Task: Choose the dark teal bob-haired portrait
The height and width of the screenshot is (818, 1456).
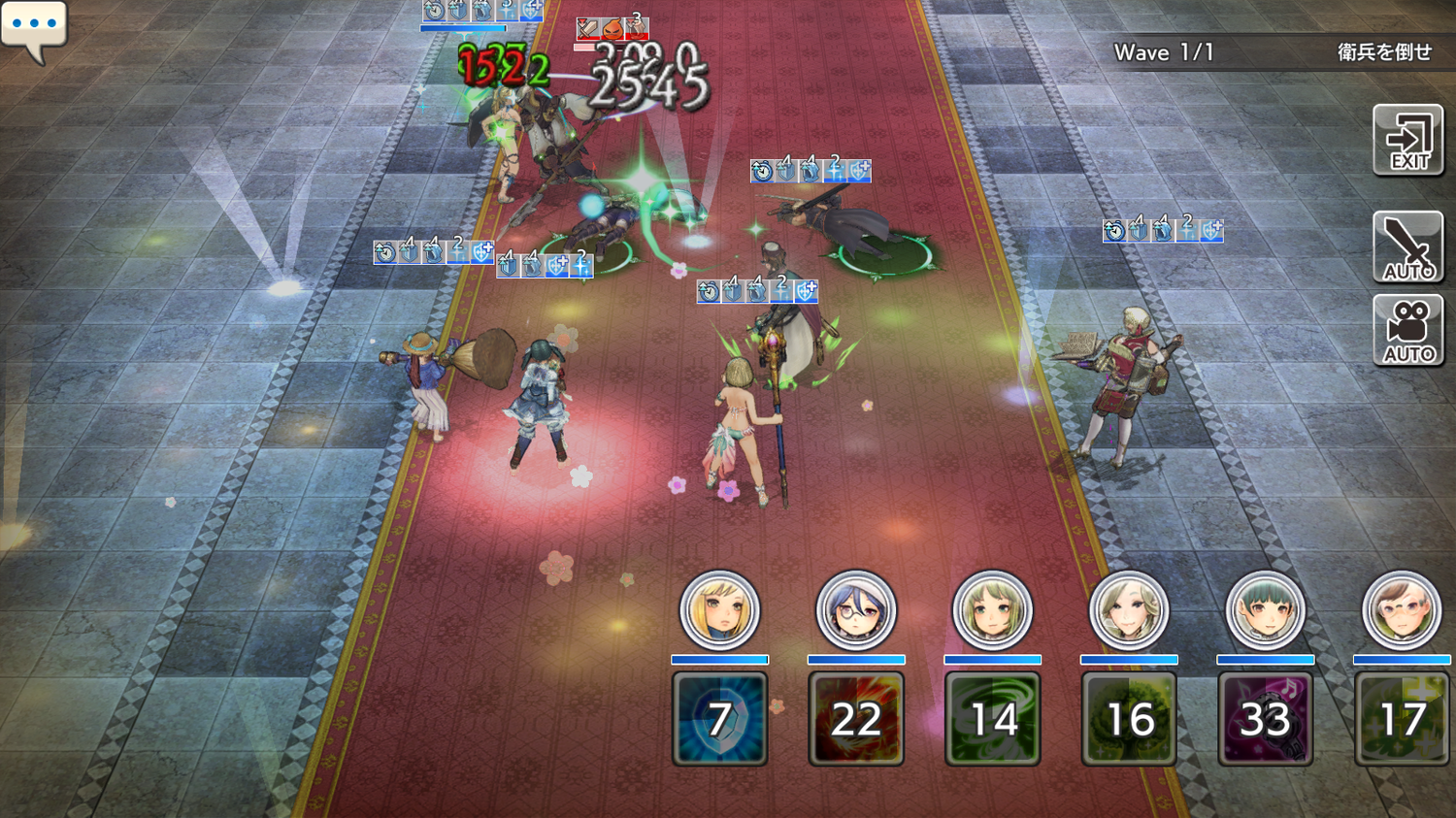Action: [x=1265, y=610]
